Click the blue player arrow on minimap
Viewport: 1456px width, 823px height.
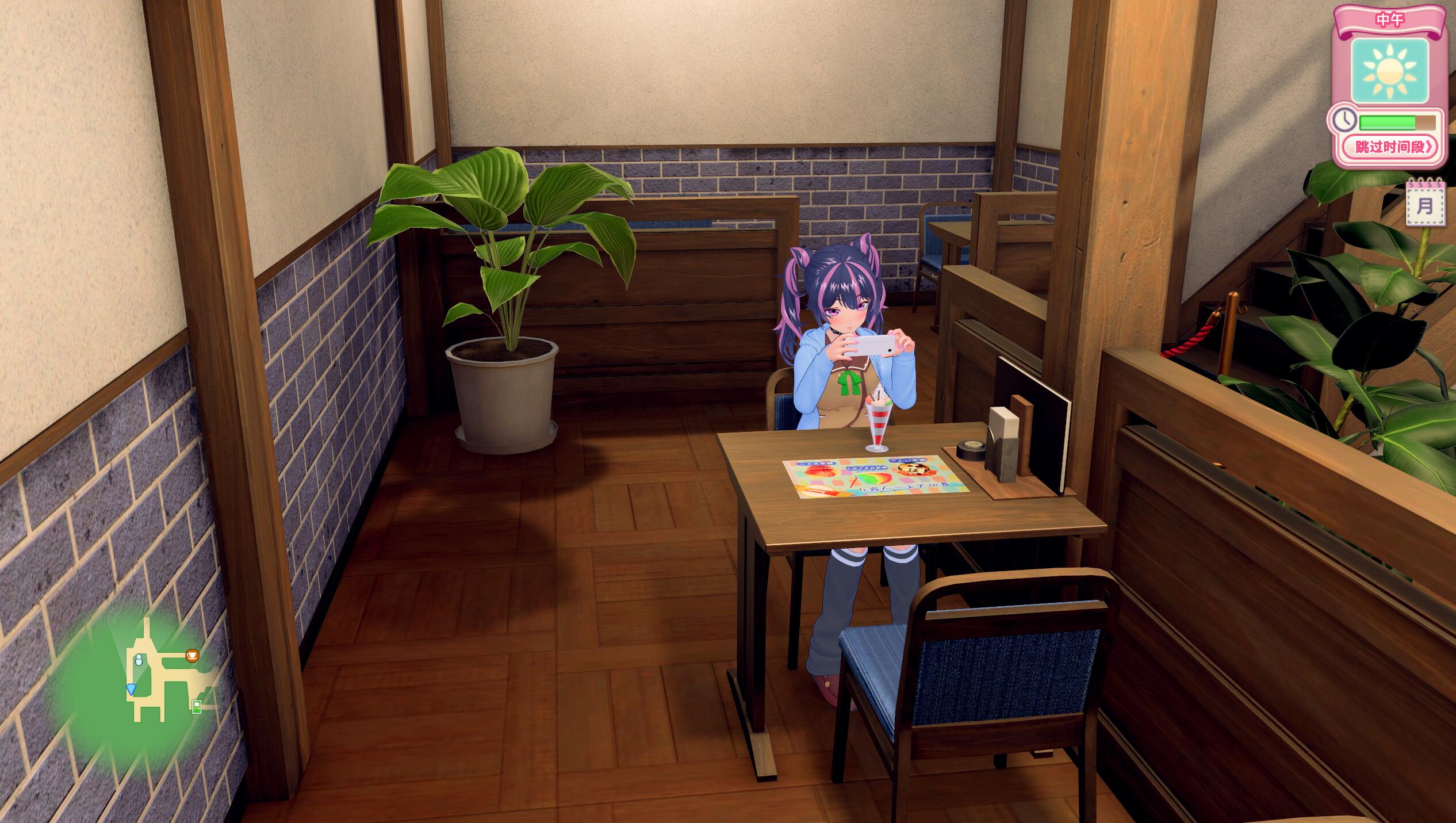[x=132, y=688]
